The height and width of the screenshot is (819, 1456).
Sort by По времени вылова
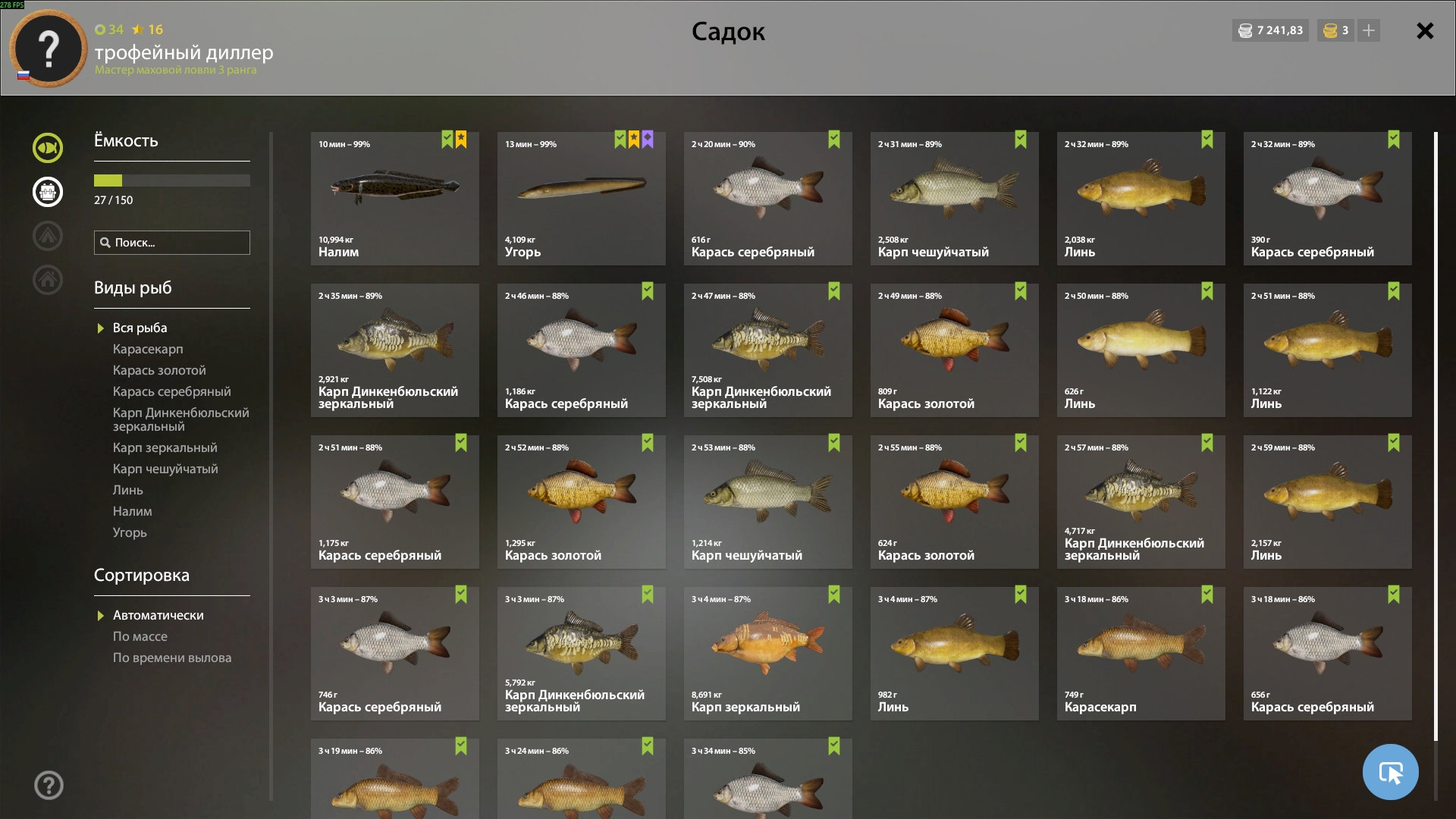coord(172,657)
